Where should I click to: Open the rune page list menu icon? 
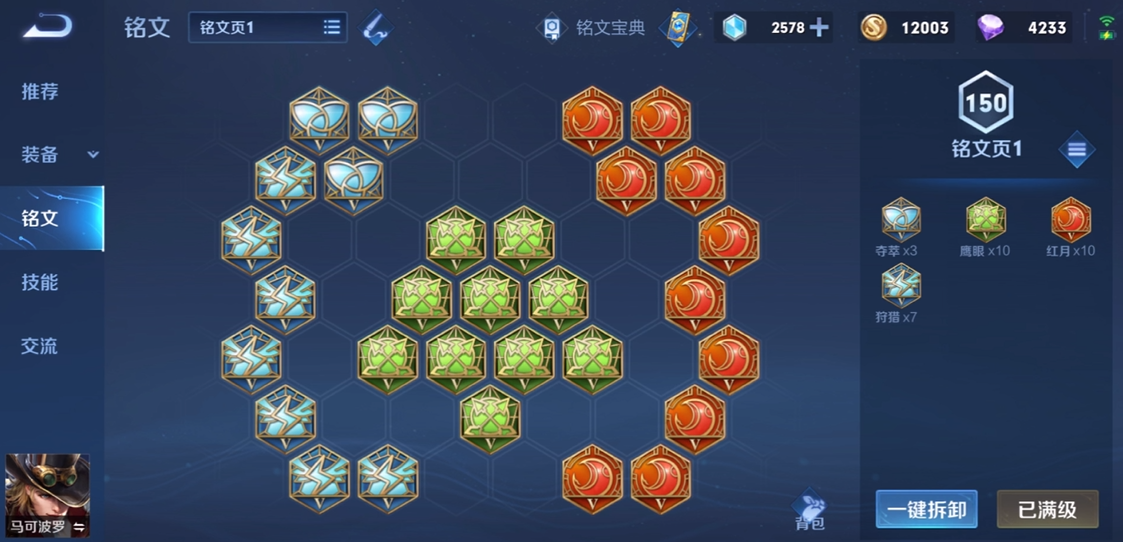click(1076, 150)
